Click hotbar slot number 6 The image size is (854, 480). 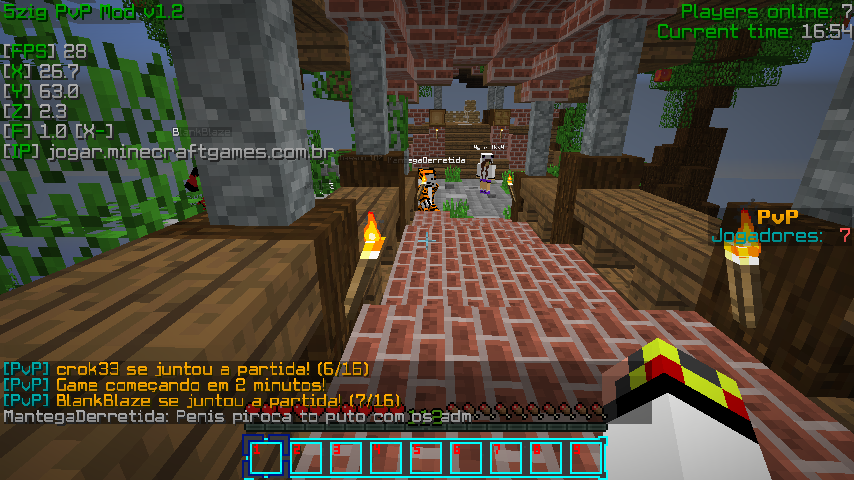(466, 457)
